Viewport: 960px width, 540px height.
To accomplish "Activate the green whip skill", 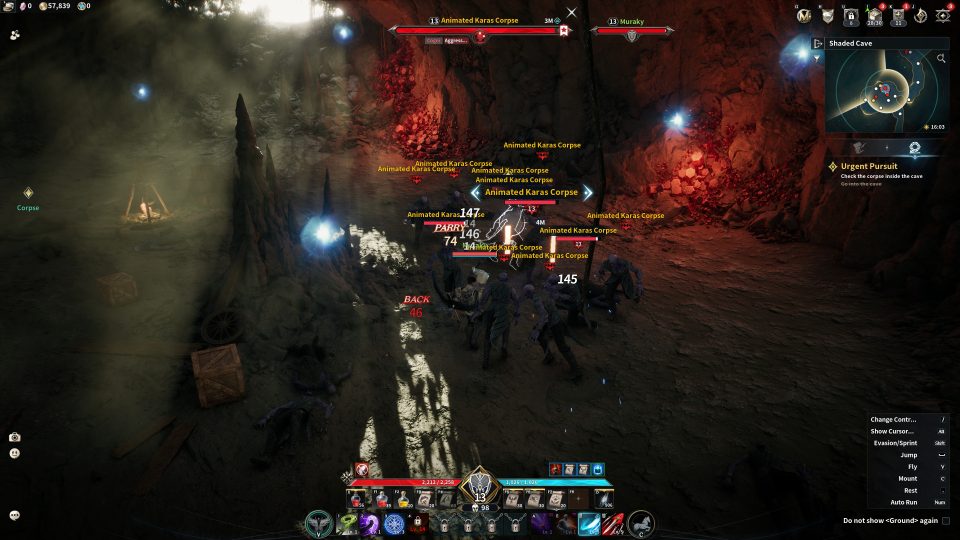I will click(x=347, y=523).
